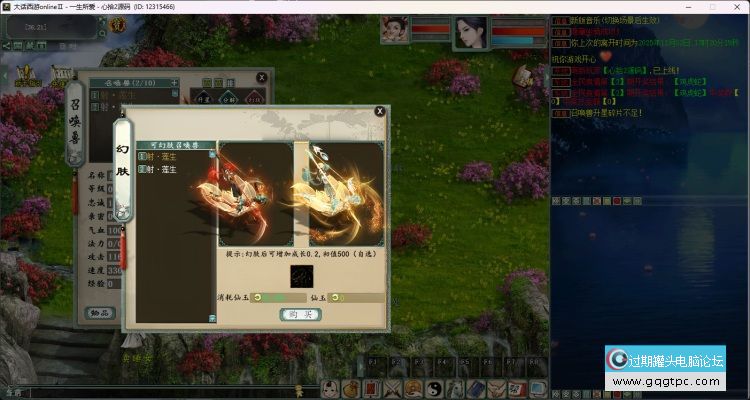This screenshot has height=400, width=750.
Task: Click the 购买 purchase button
Action: (x=299, y=314)
